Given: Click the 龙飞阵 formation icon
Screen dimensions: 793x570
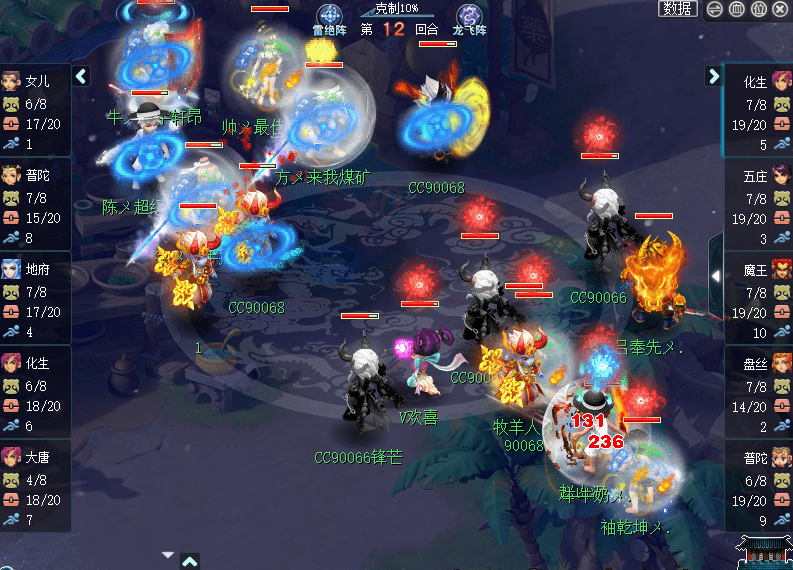Looking at the screenshot, I should [x=469, y=17].
